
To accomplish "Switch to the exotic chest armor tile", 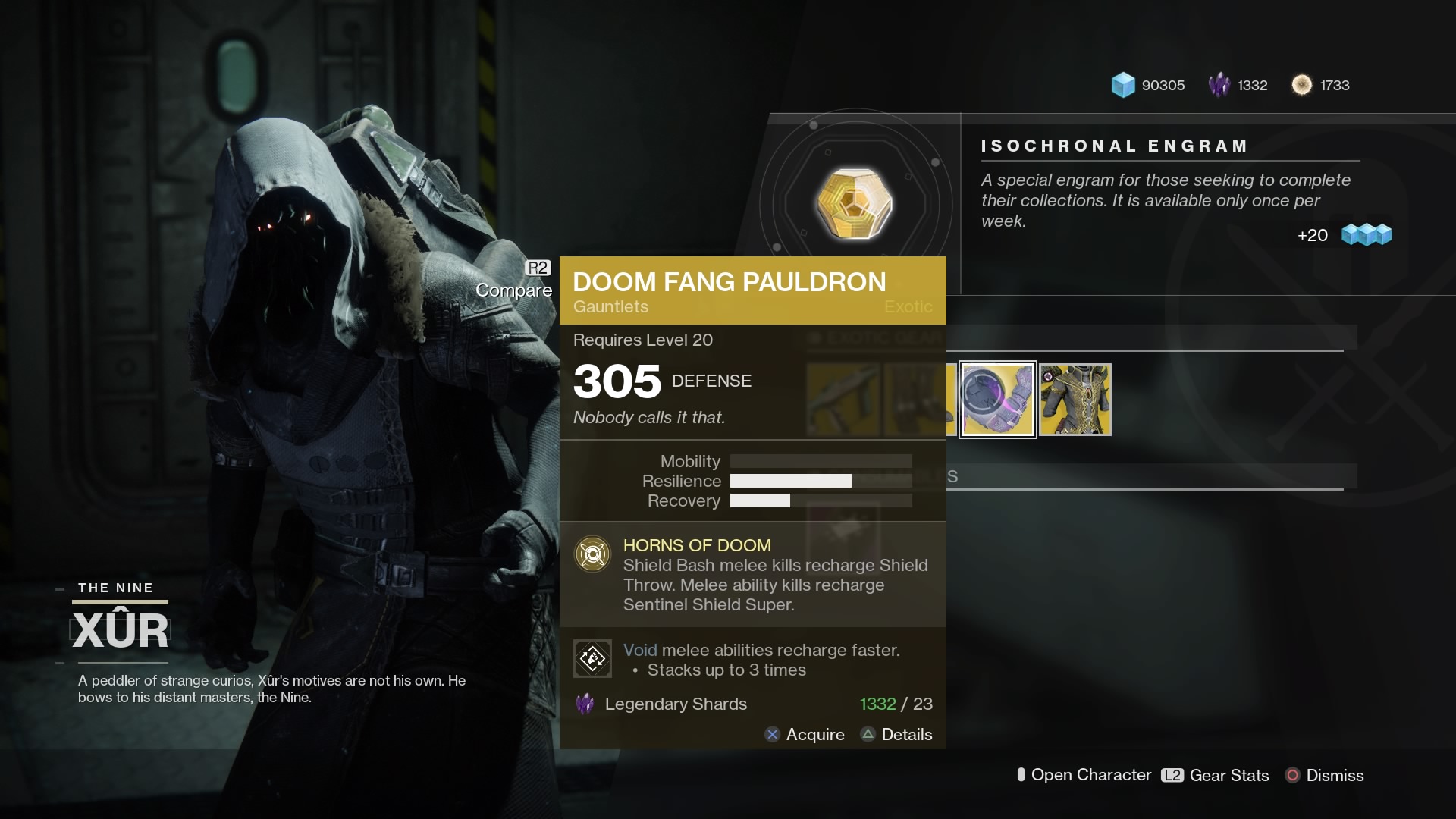I will point(1076,400).
